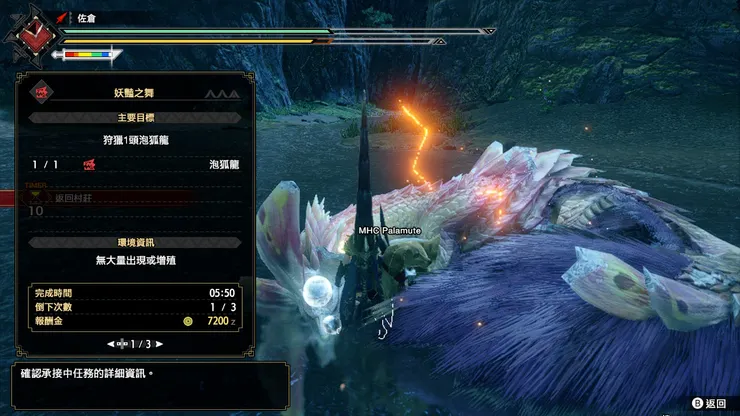Select the 環境資訊 section header
Screen dimensions: 740x416
pyautogui.click(x=135, y=242)
